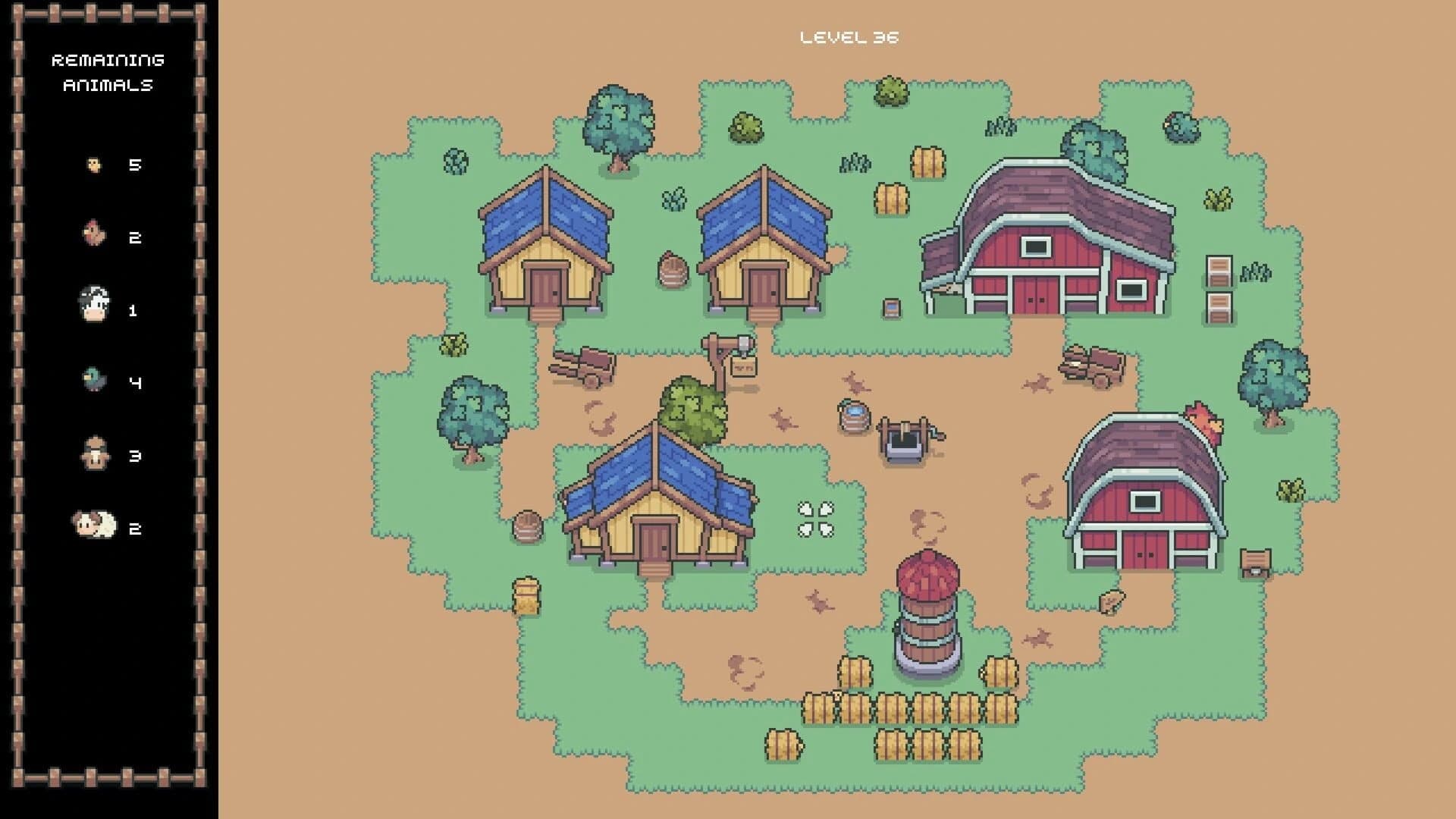
Task: Click the Remaining Animals panel title
Action: click(x=108, y=72)
